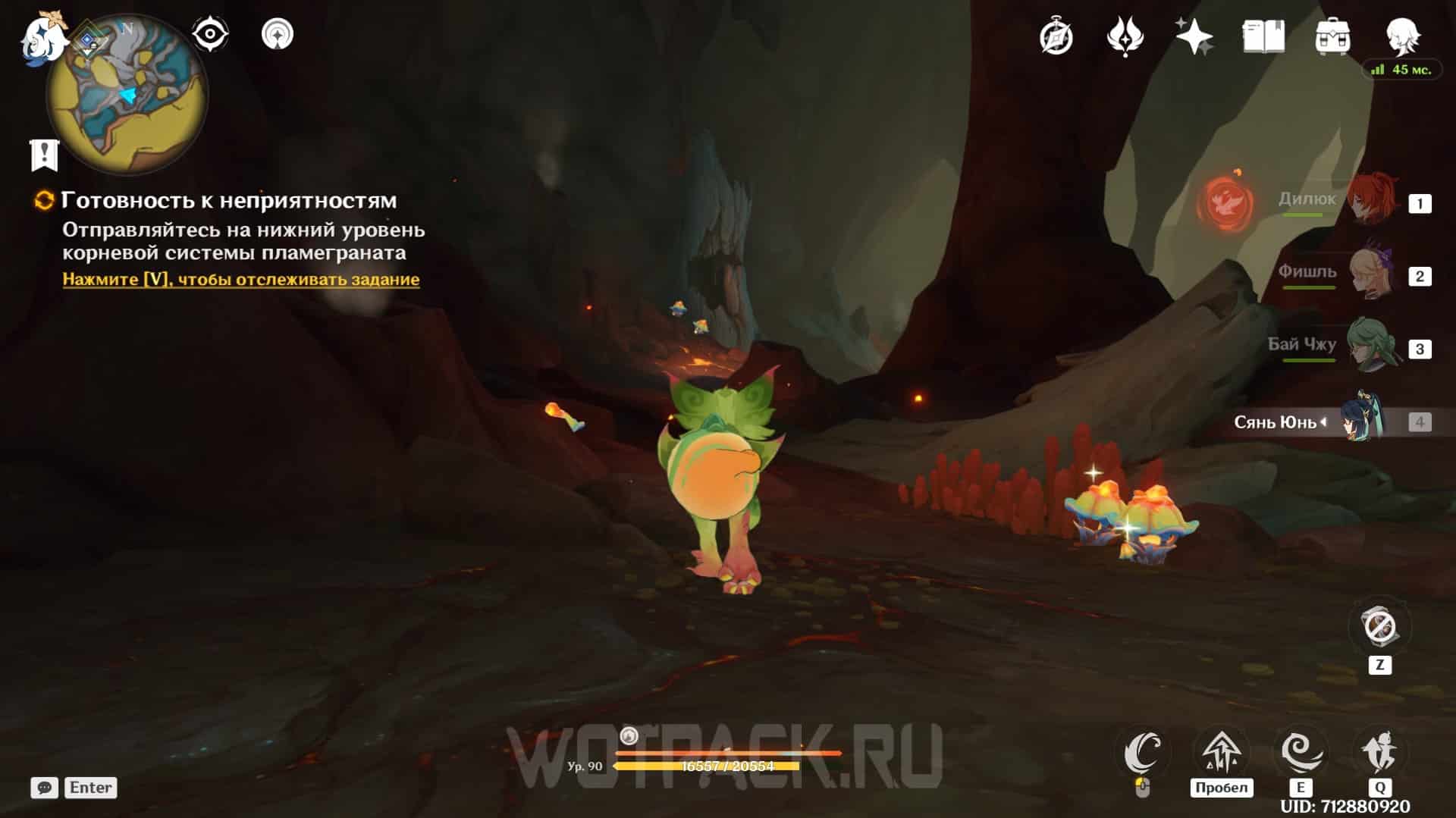The image size is (1456, 818).
Task: Open the backpack inventory
Action: pos(1332,36)
